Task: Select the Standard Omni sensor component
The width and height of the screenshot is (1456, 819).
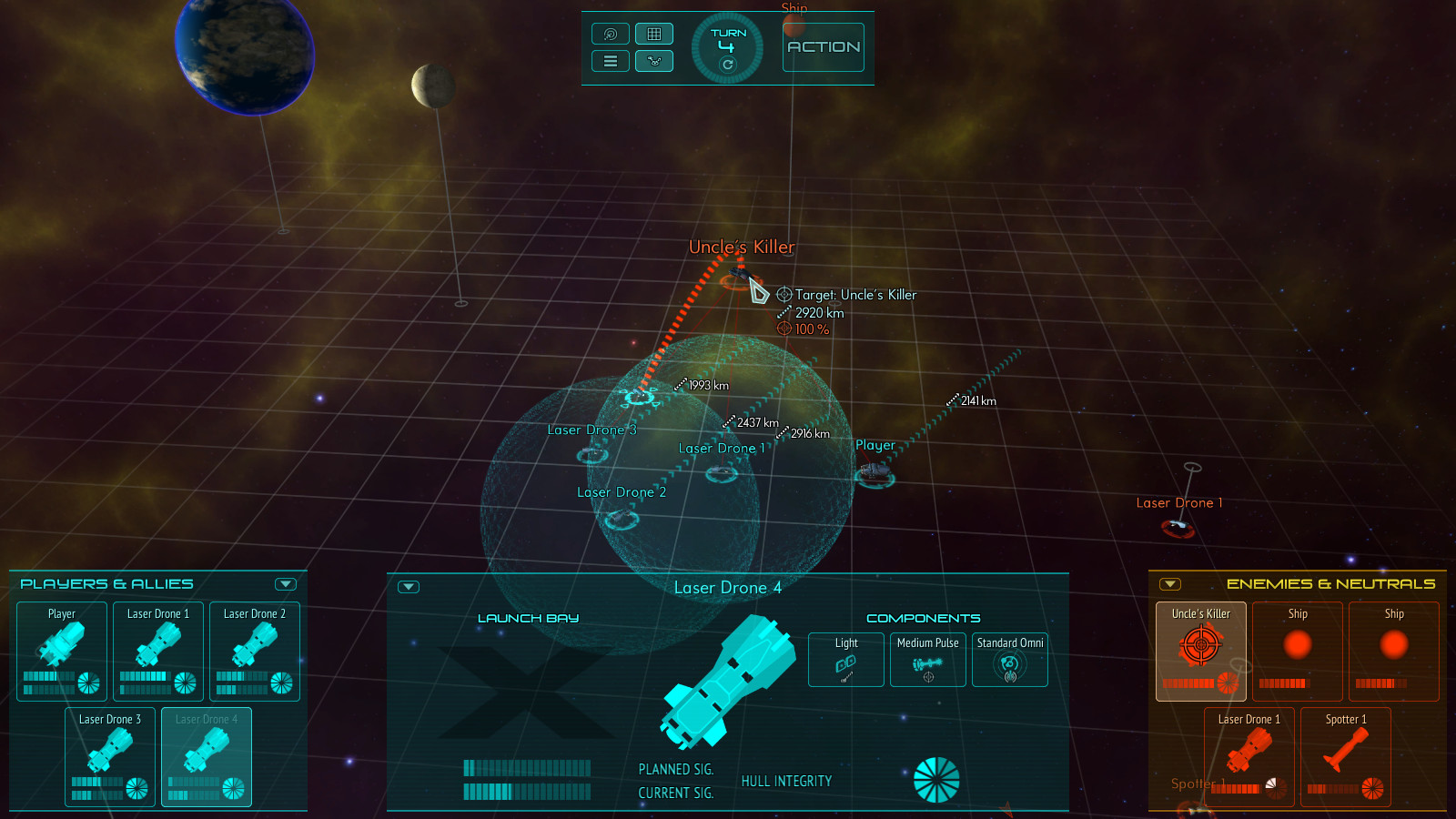Action: click(x=1009, y=659)
